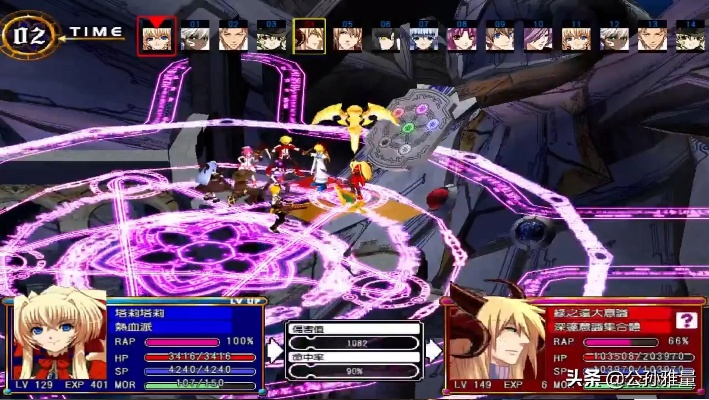Screen dimensions: 709x400
Task: Pick turn order portrait numbered 12
Action: point(613,36)
